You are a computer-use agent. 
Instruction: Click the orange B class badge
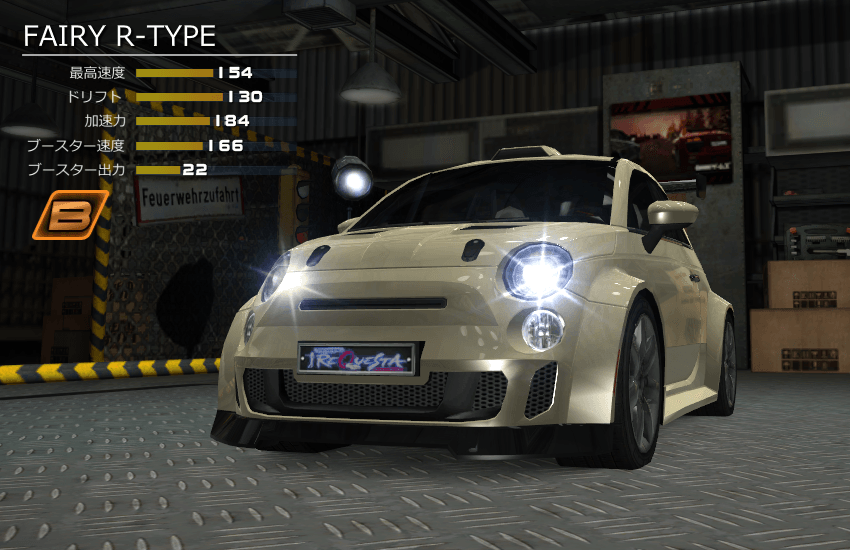coord(70,217)
